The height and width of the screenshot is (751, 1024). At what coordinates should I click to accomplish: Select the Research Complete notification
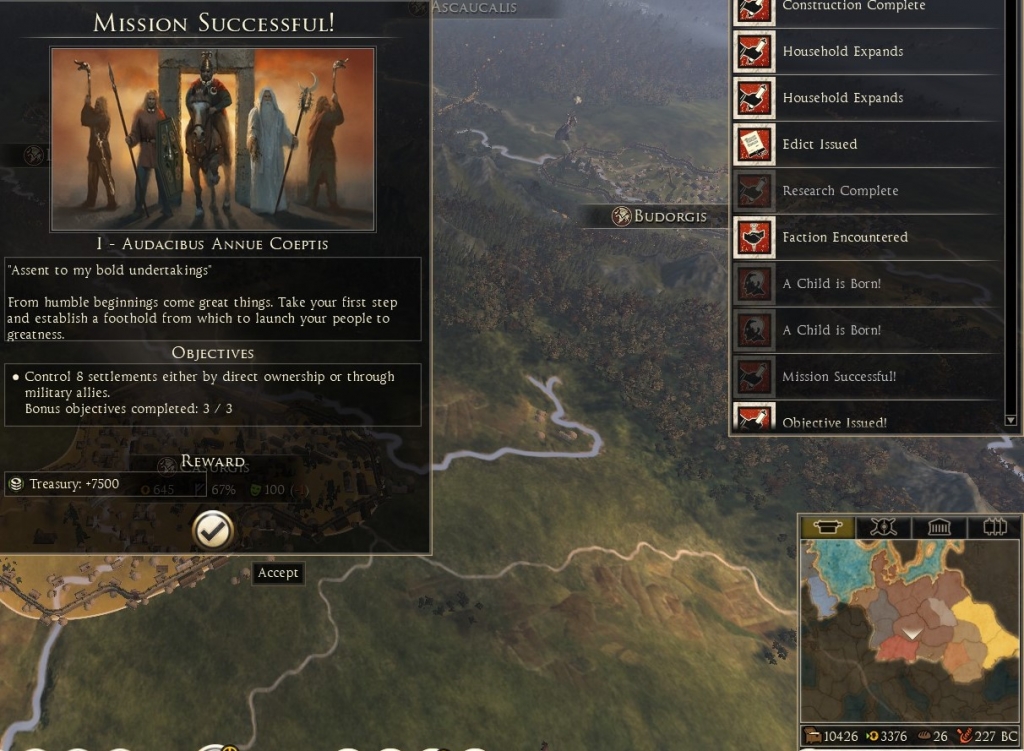pyautogui.click(x=840, y=191)
